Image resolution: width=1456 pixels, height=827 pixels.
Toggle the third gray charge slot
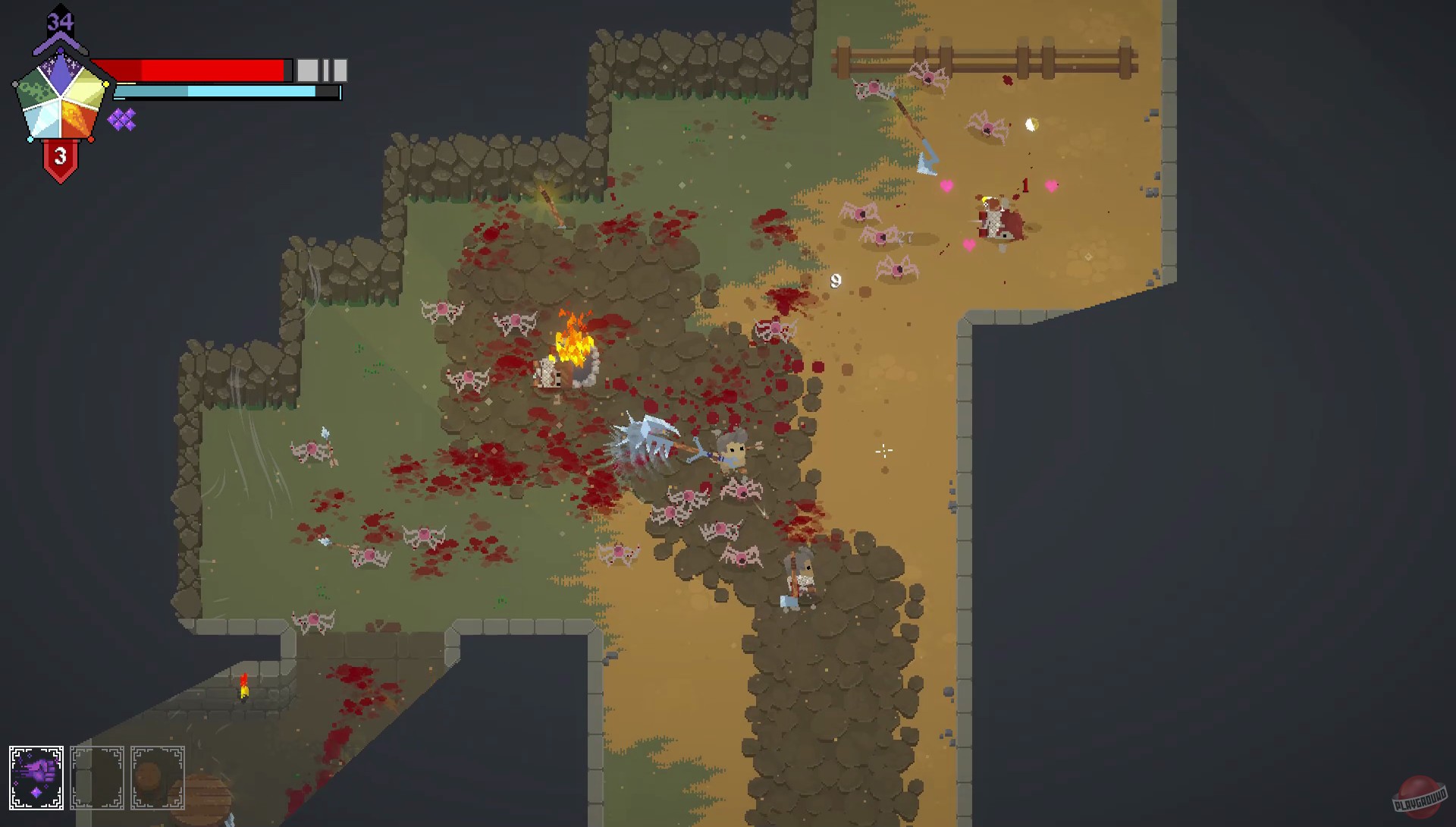click(339, 71)
